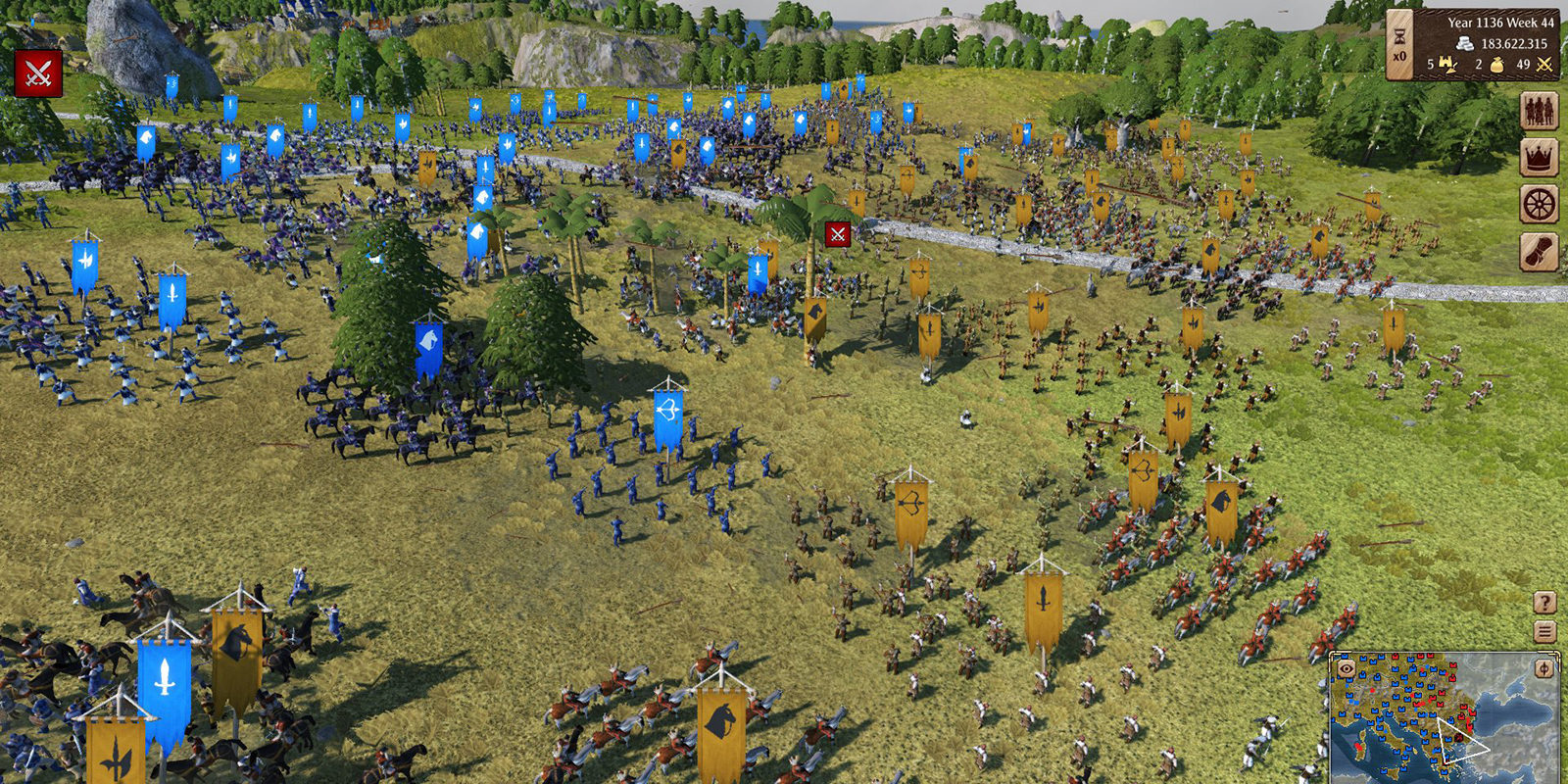The image size is (1568, 784).
Task: Open the three-line main menu button
Action: tap(1544, 632)
